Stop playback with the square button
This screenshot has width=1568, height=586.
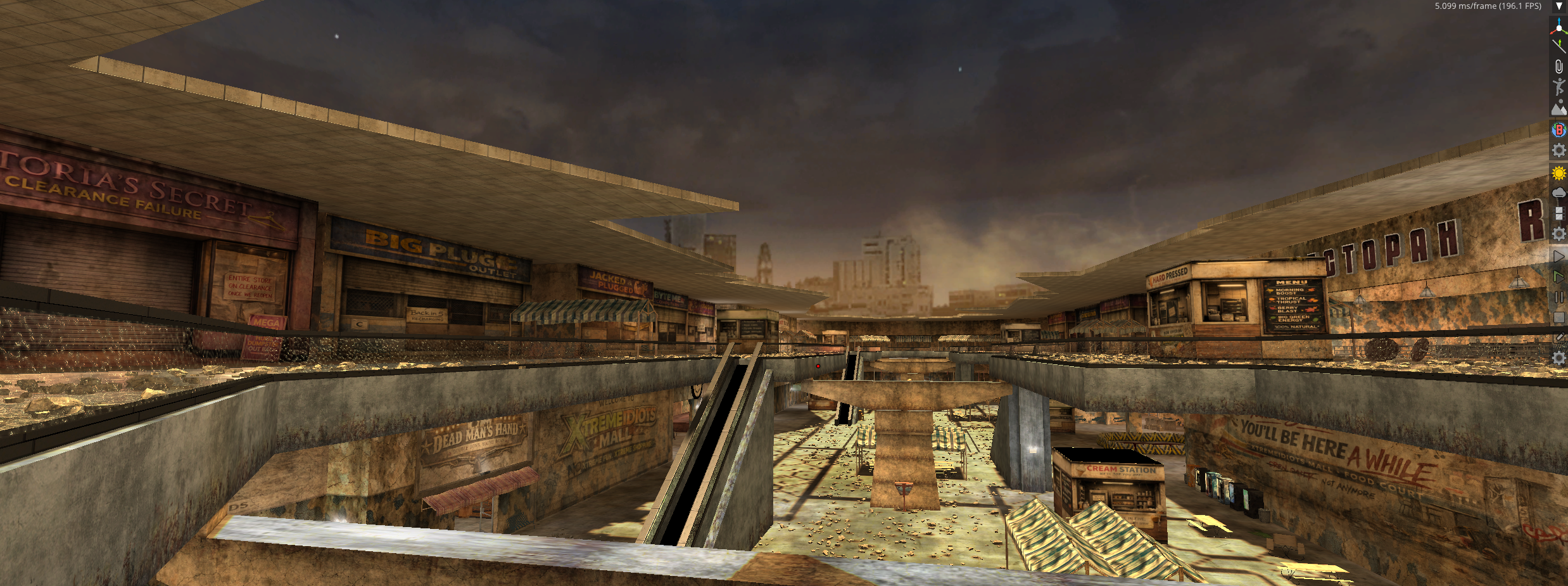[1559, 317]
